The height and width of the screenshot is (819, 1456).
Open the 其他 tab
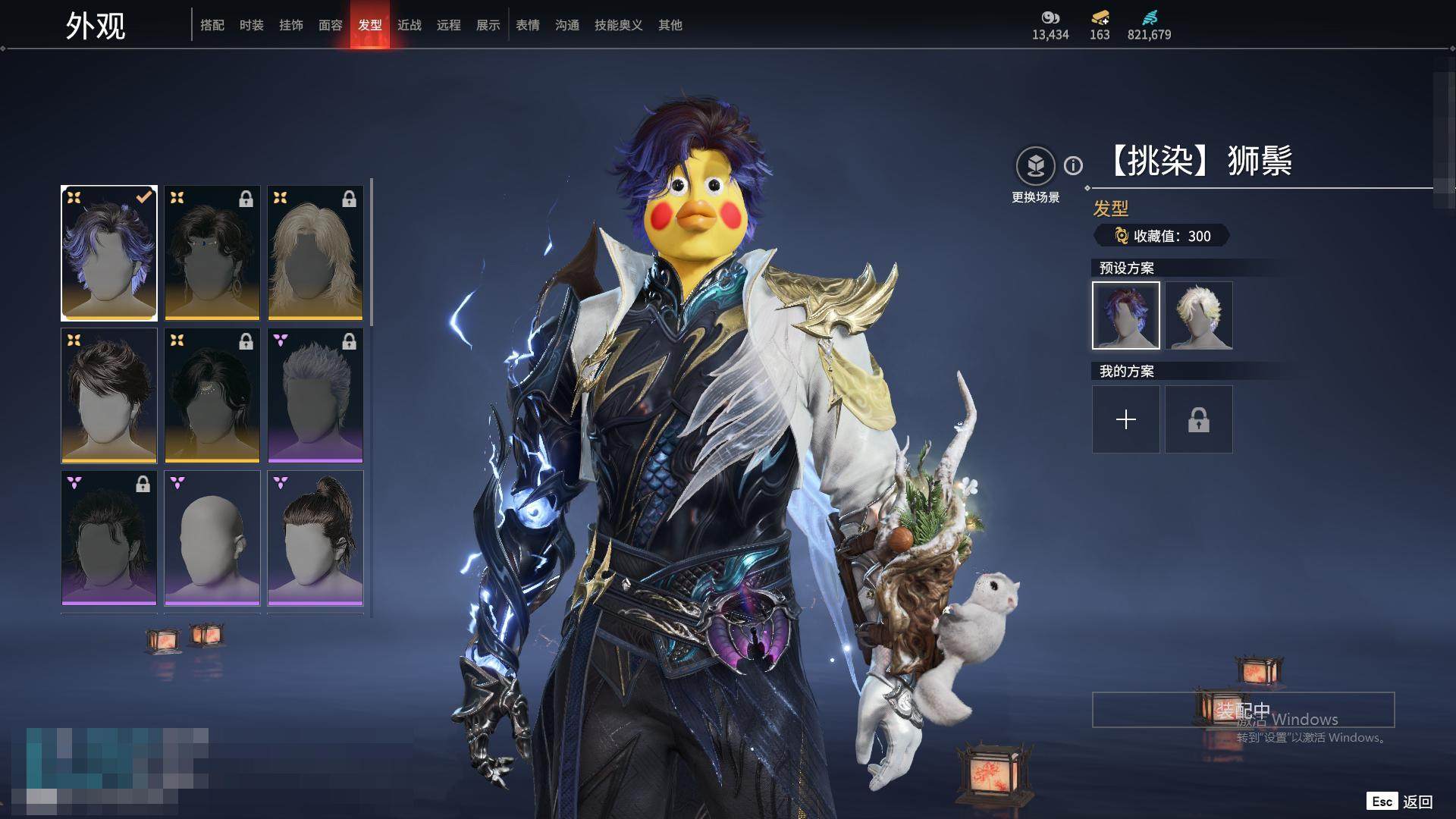(670, 25)
